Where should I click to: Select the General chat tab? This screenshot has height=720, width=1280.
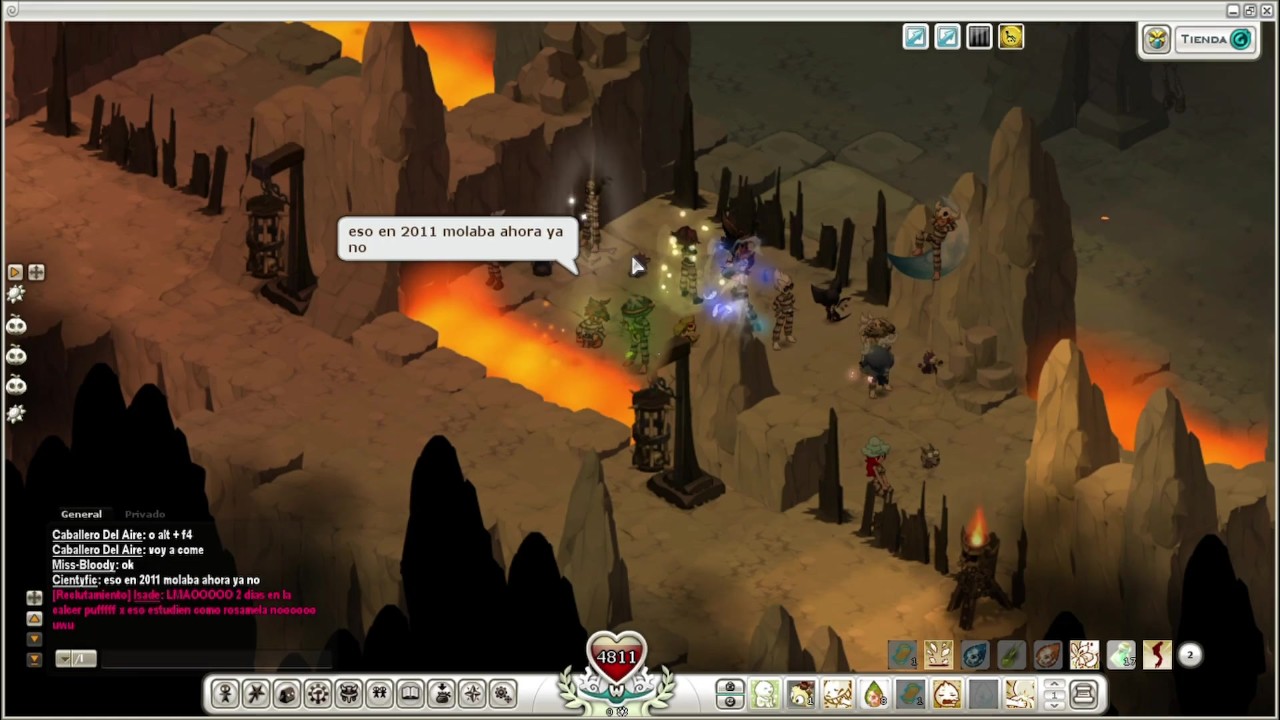pos(81,514)
